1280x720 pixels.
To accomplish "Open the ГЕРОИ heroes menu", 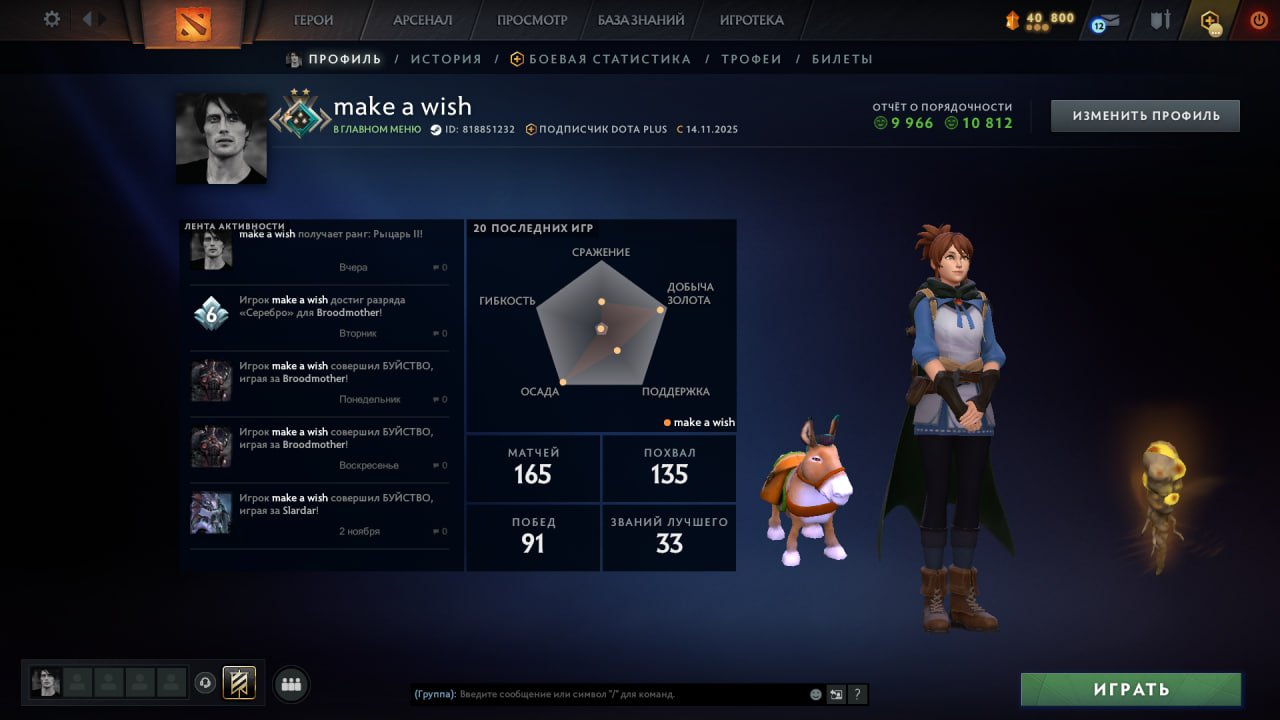I will click(x=313, y=20).
